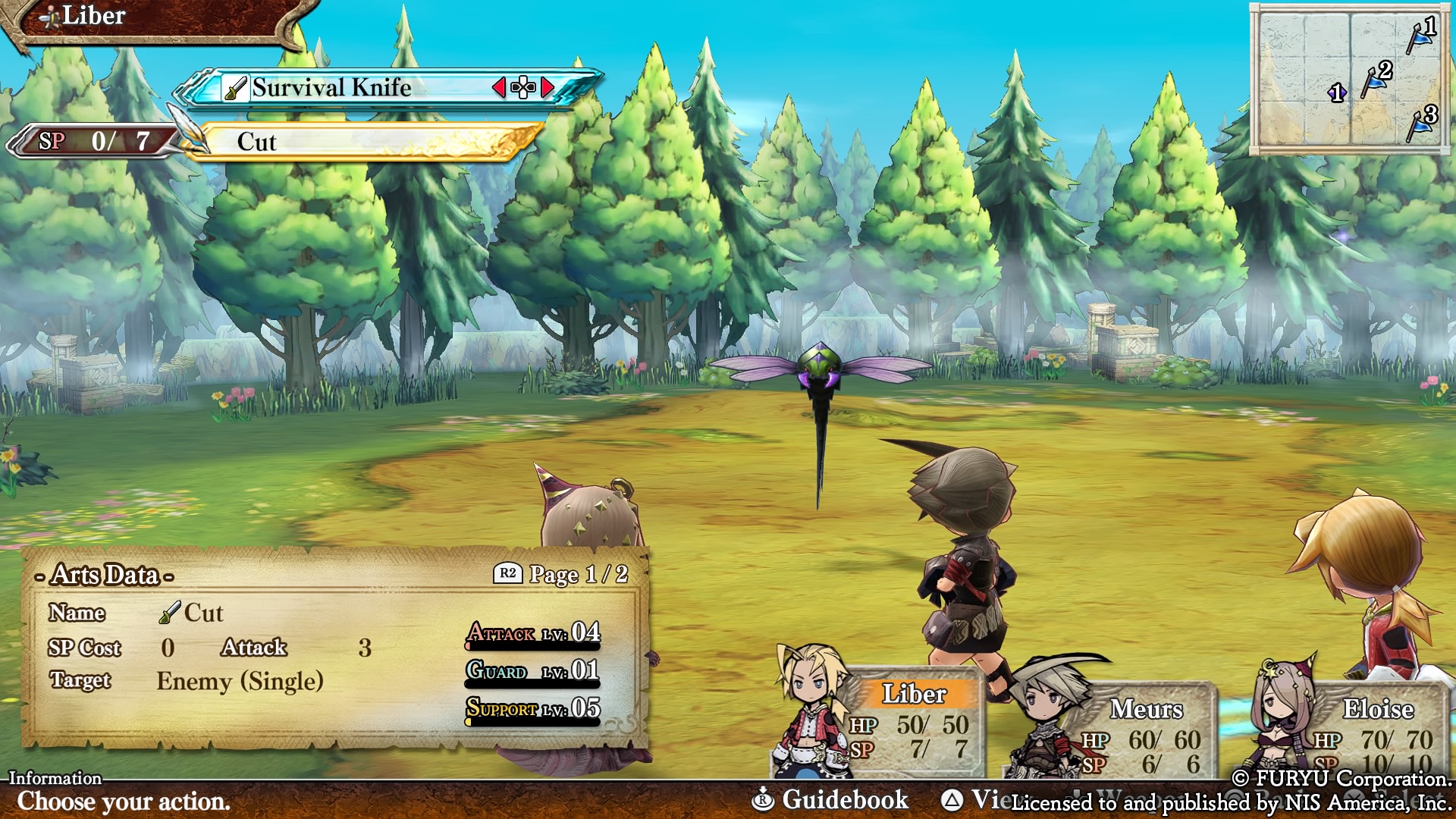
Task: Click the right red weapon arrow
Action: (x=548, y=88)
